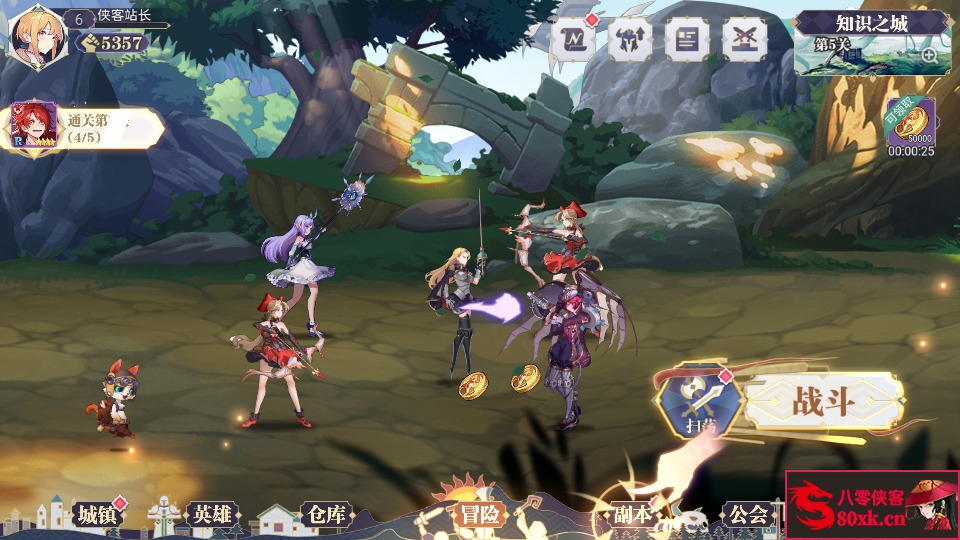The image size is (960, 540).
Task: Open the 通关第 stage clear reward tracker
Action: 85,128
